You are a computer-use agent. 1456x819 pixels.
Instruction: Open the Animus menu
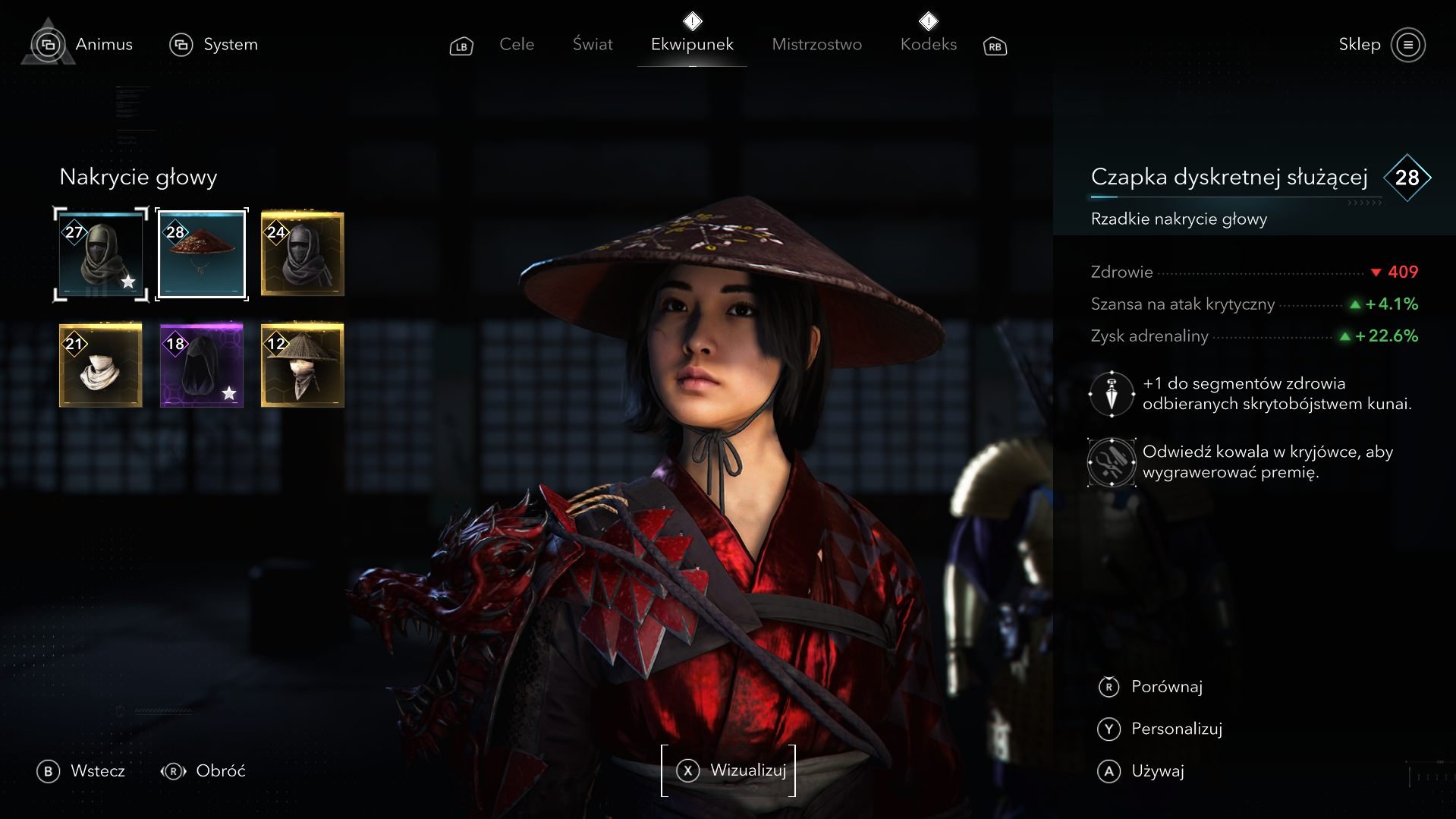82,45
